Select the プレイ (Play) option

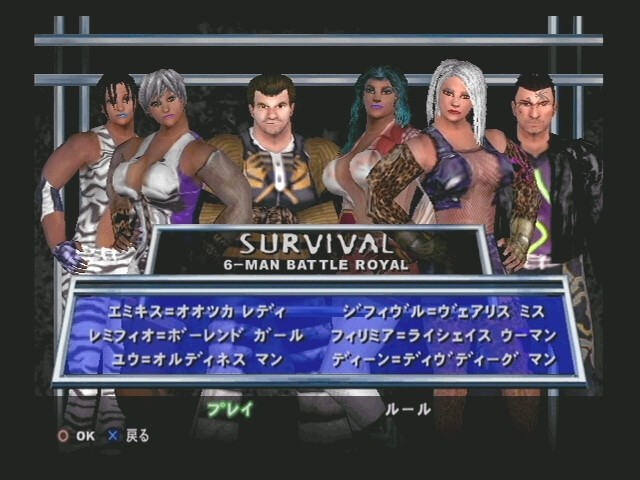point(229,408)
